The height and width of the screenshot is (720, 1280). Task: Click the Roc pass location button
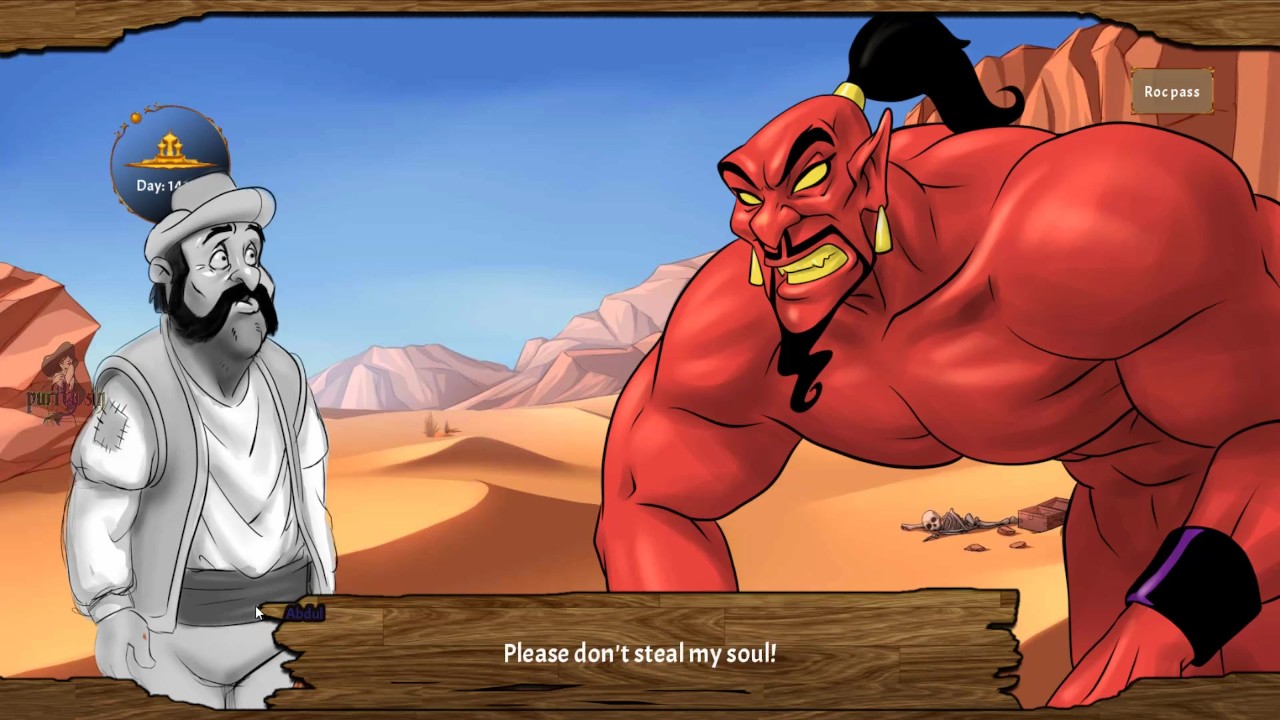[x=1172, y=92]
